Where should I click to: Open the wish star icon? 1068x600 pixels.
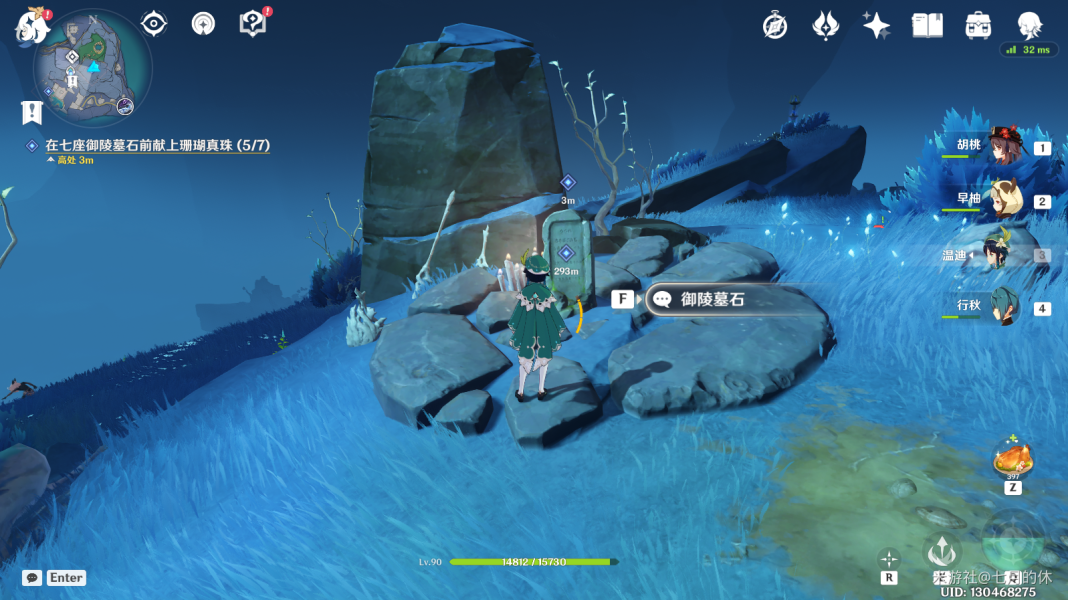[x=877, y=26]
